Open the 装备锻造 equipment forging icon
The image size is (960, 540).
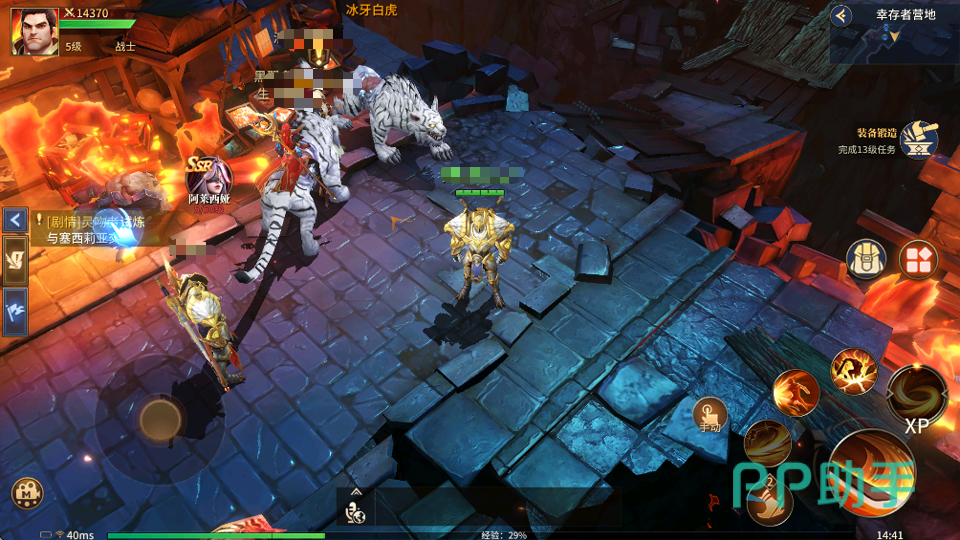click(x=917, y=141)
